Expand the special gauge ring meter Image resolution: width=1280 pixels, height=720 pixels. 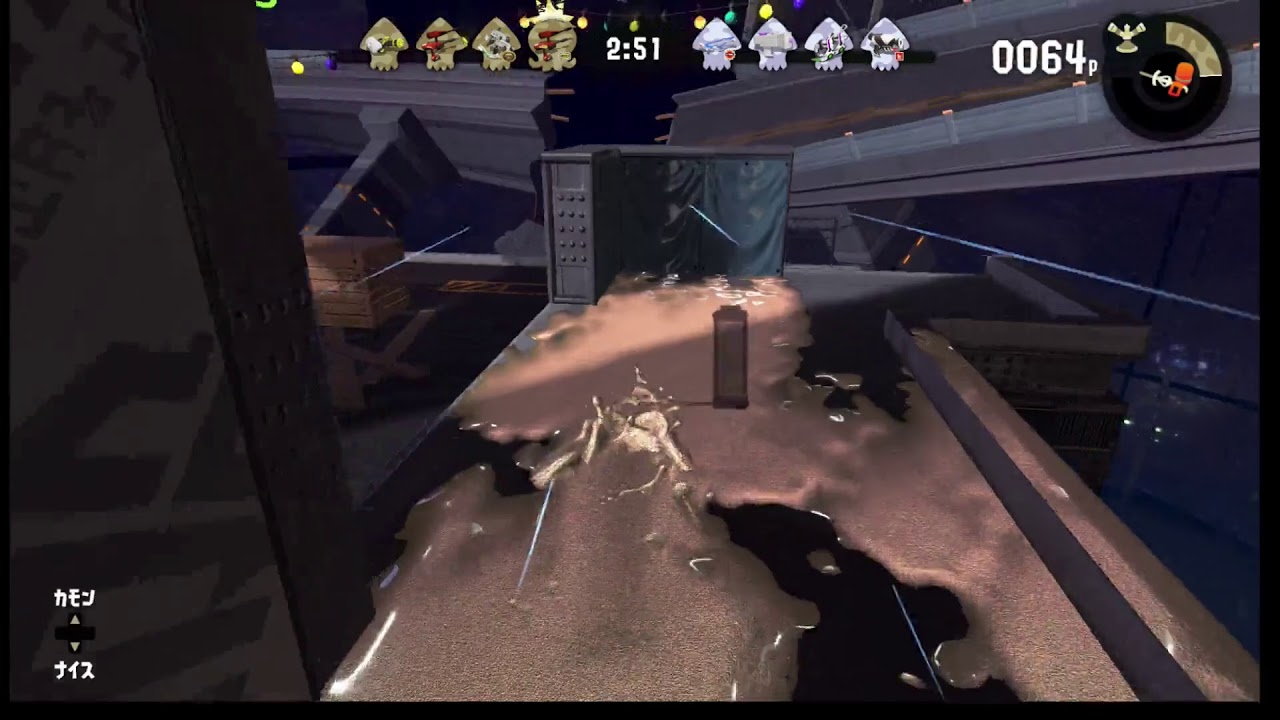1192,48
